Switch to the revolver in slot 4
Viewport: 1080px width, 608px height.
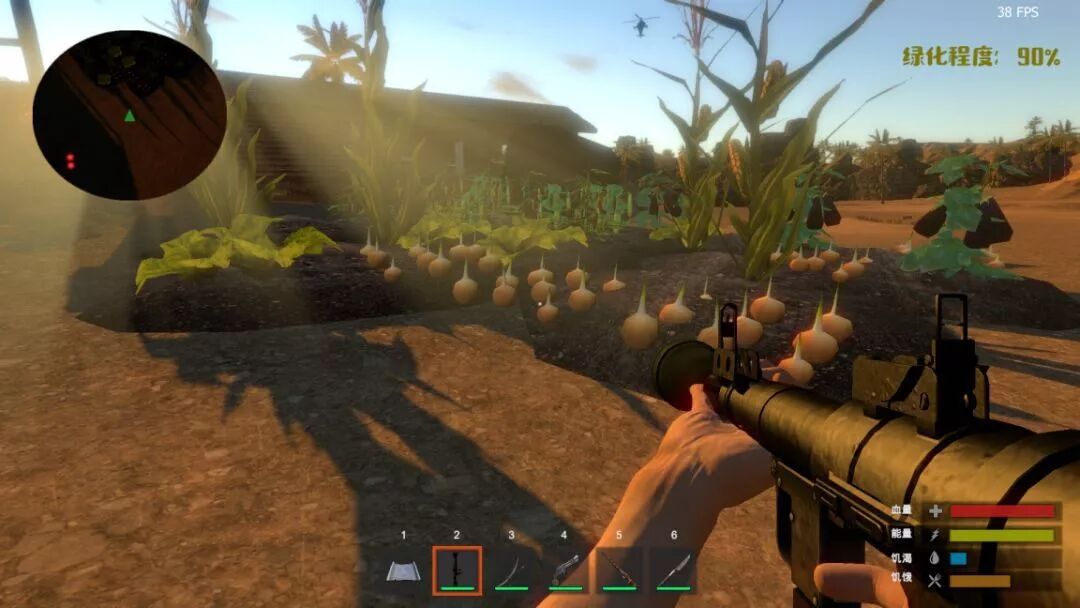[x=565, y=571]
